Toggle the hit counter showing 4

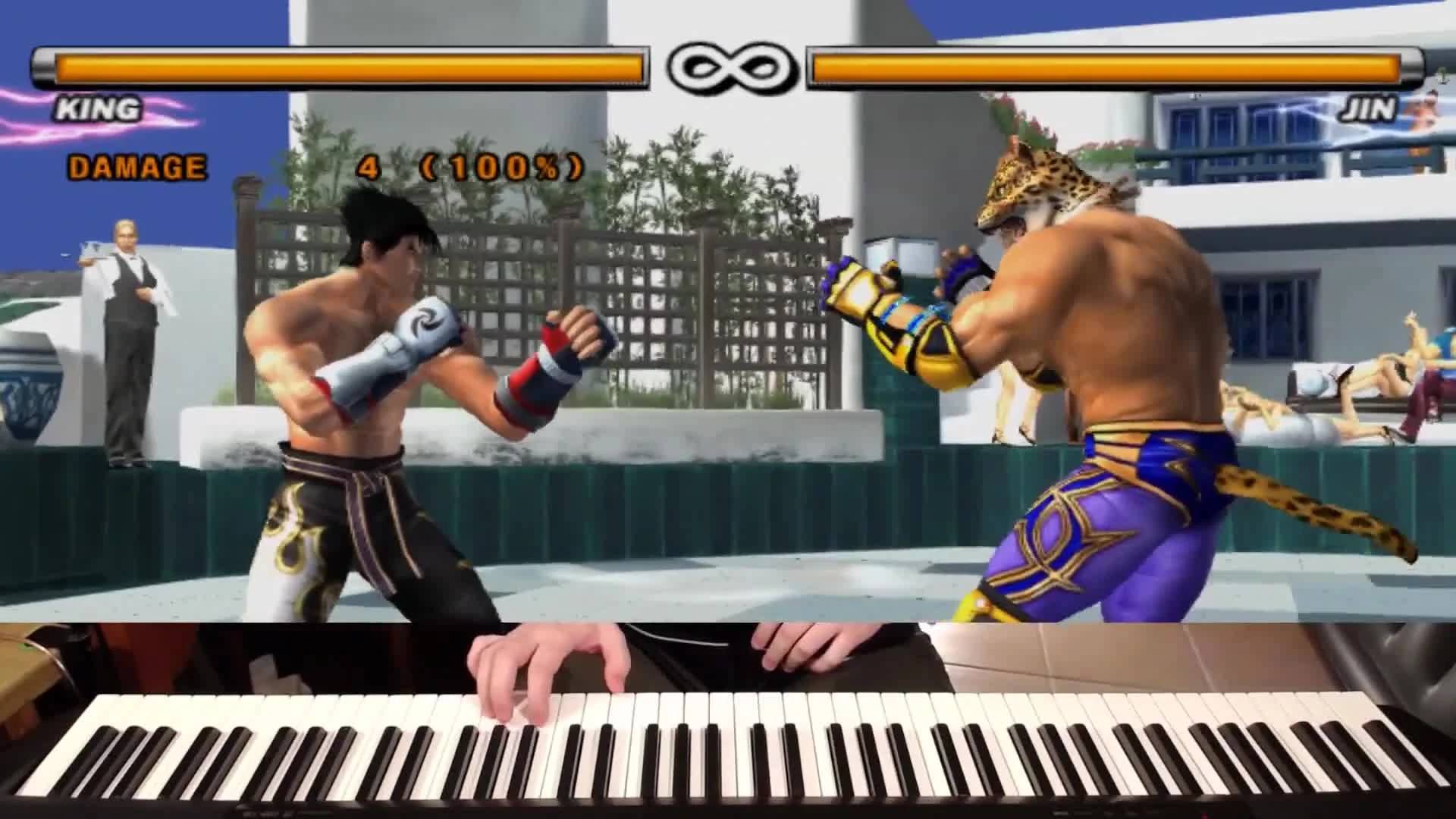pyautogui.click(x=369, y=165)
